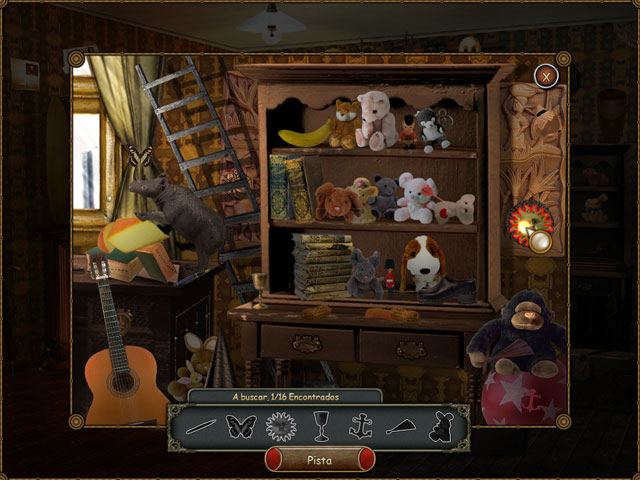Choose the folded fan silhouette icon
The width and height of the screenshot is (640, 480).
click(400, 427)
